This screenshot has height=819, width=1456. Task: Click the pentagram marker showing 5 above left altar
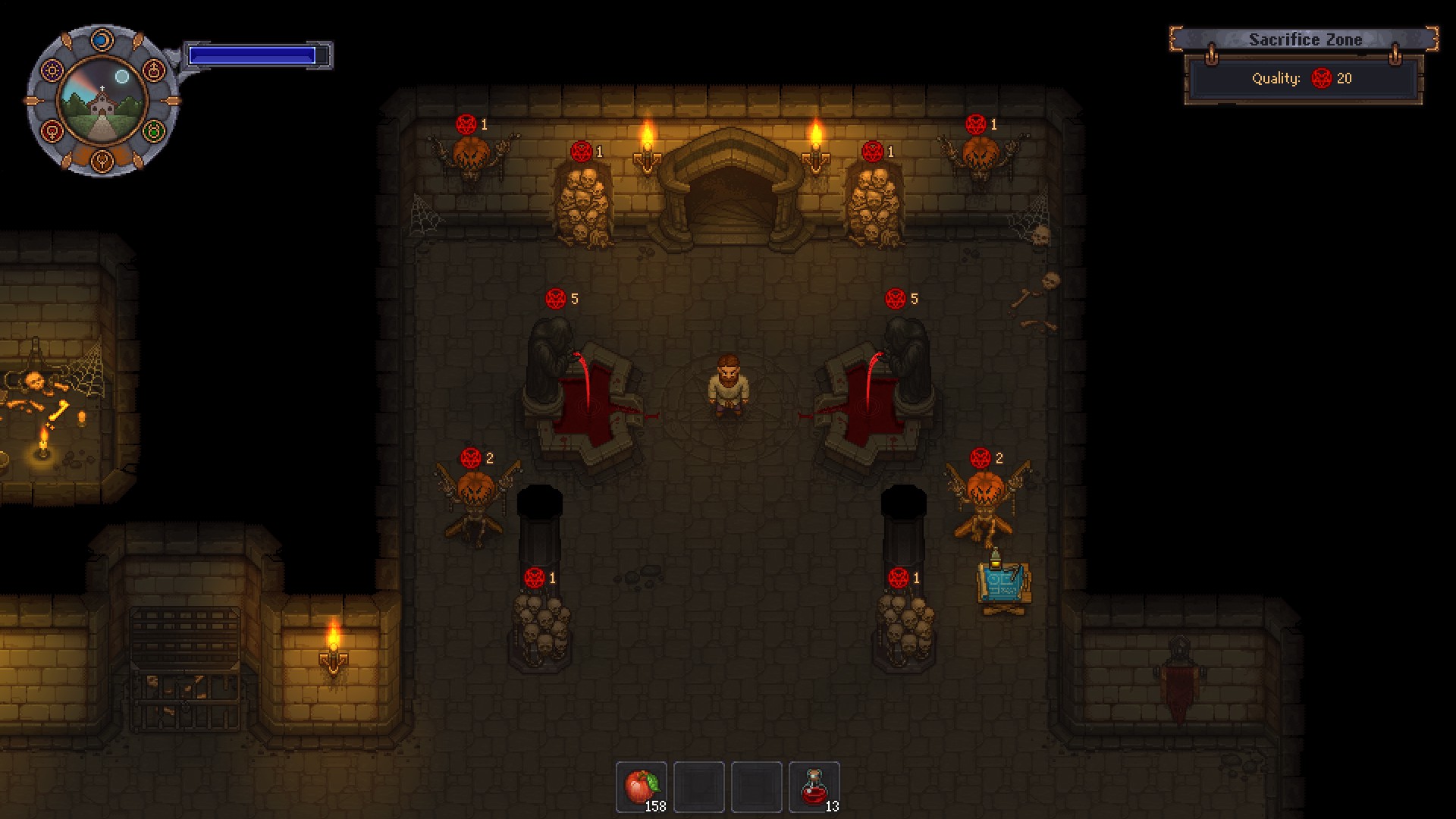[x=554, y=299]
